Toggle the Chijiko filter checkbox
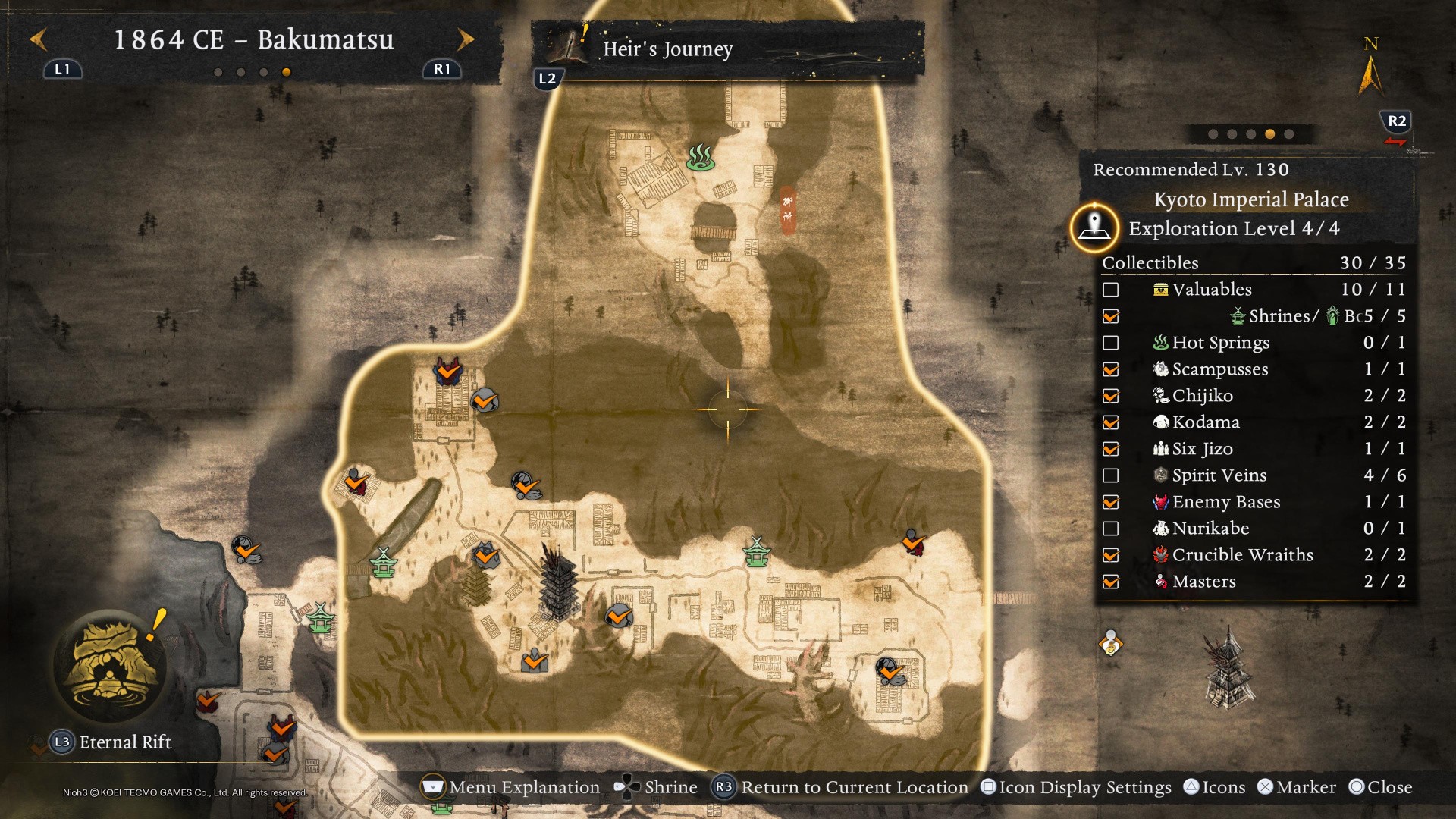 (1111, 396)
